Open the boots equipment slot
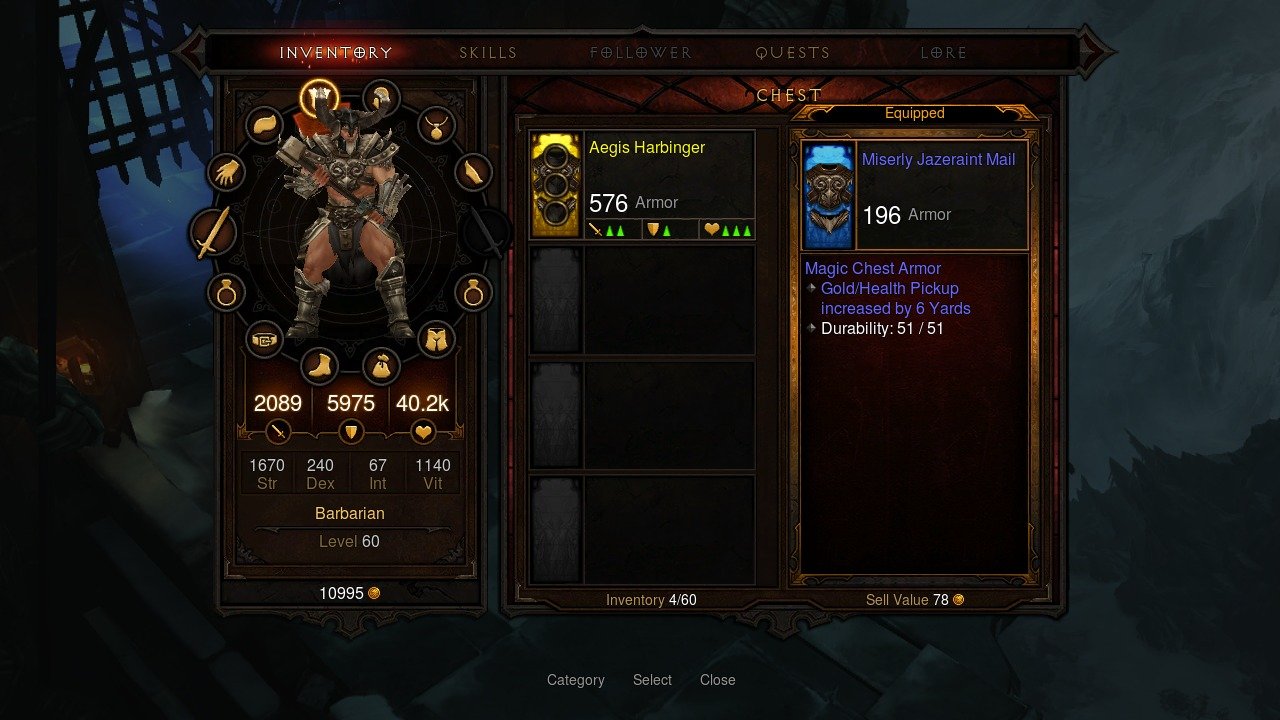The width and height of the screenshot is (1280, 720). coord(320,366)
